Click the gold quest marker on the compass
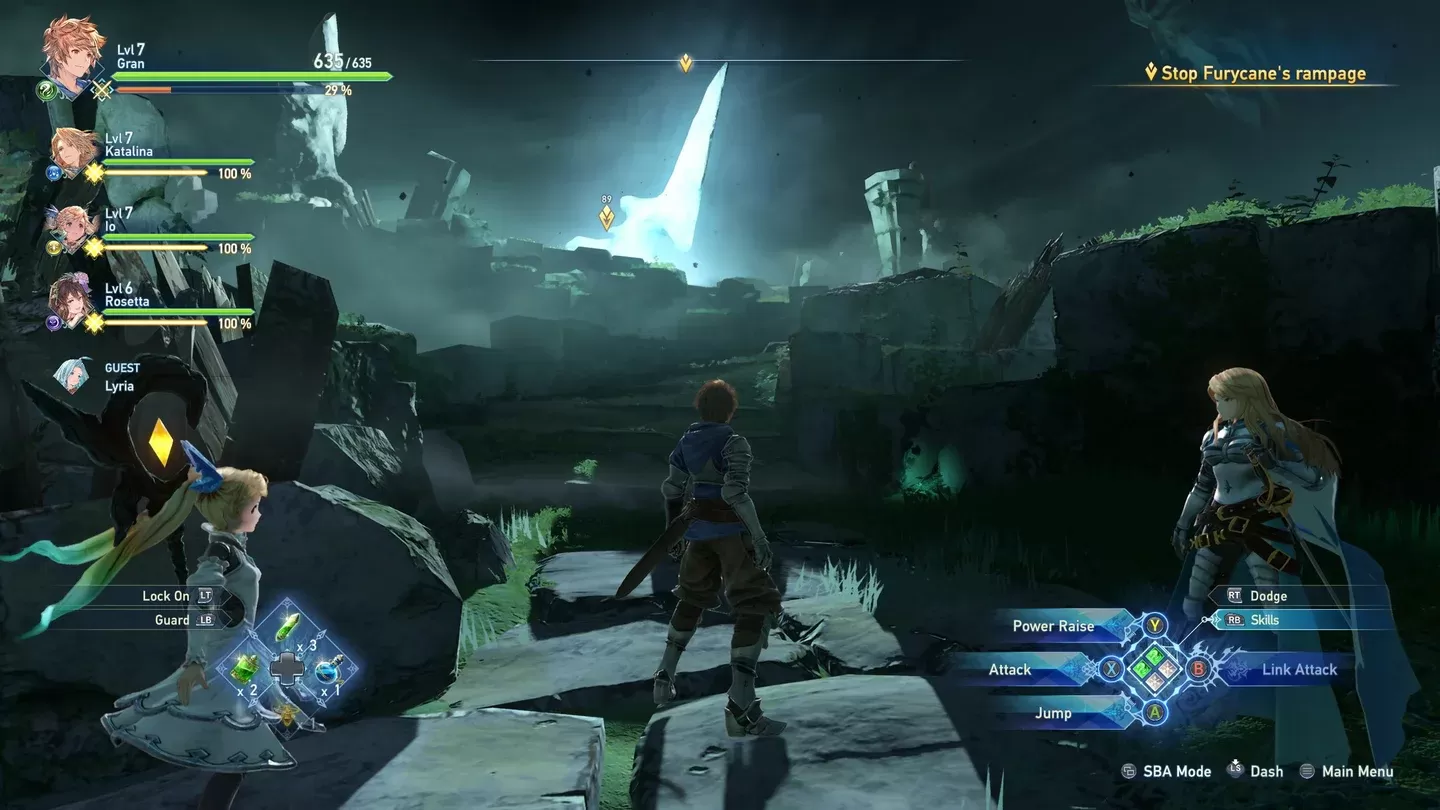1440x810 pixels. pos(685,63)
